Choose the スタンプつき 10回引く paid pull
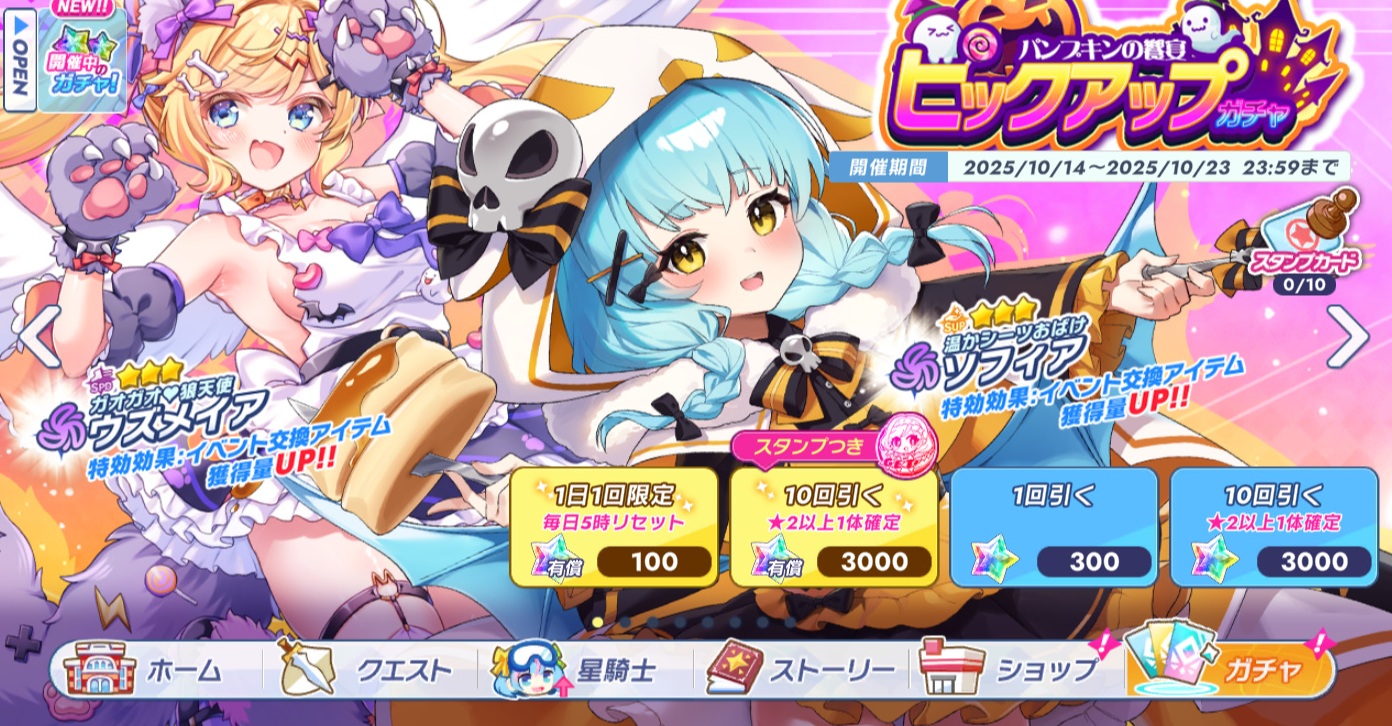The height and width of the screenshot is (726, 1392). (834, 527)
